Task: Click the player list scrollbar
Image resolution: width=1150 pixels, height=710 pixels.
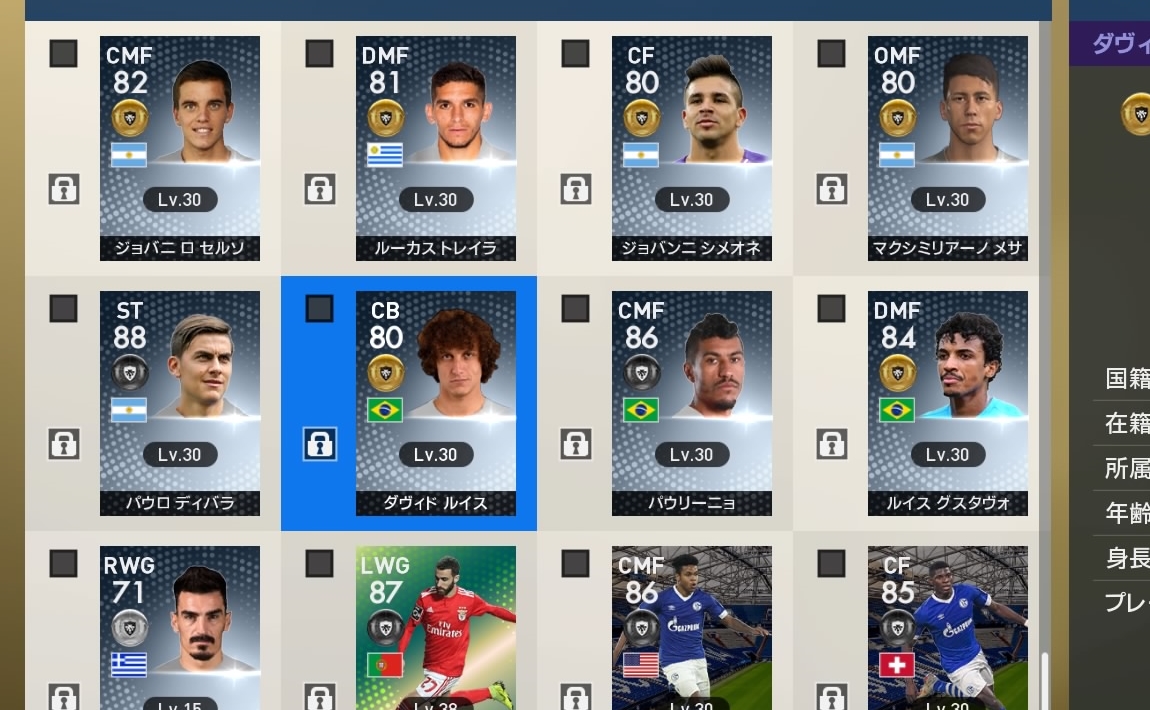Action: point(1045,680)
